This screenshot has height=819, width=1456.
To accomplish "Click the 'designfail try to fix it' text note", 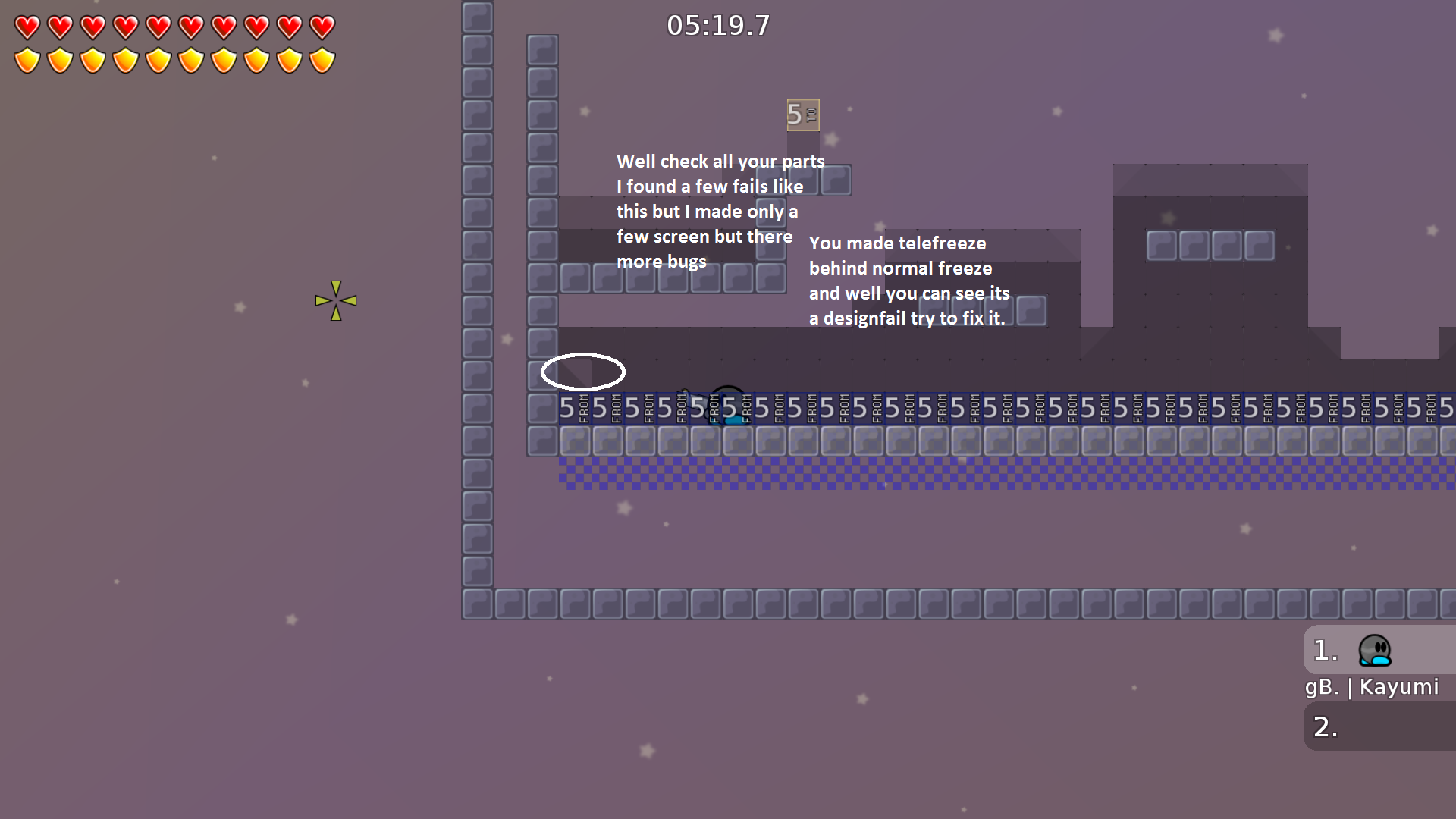I will tap(908, 318).
